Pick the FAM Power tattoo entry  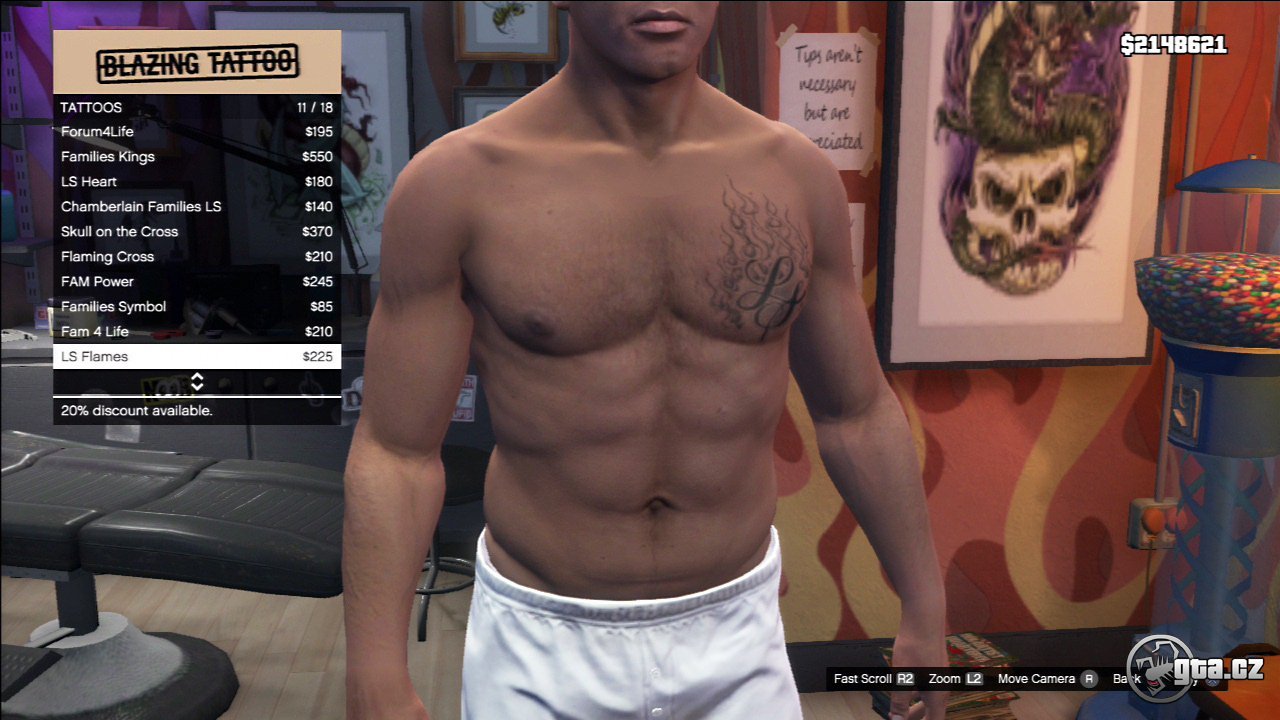coord(197,282)
